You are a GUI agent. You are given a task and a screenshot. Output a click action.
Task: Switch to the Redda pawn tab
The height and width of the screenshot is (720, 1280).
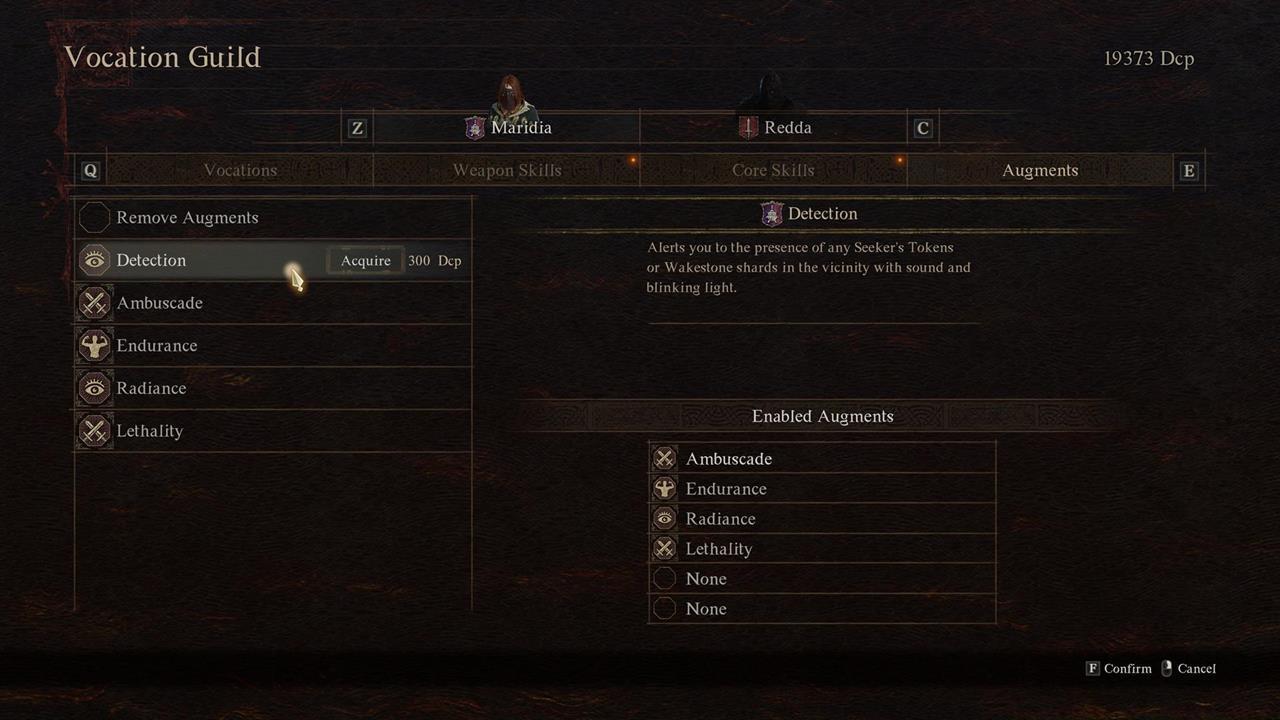(775, 128)
